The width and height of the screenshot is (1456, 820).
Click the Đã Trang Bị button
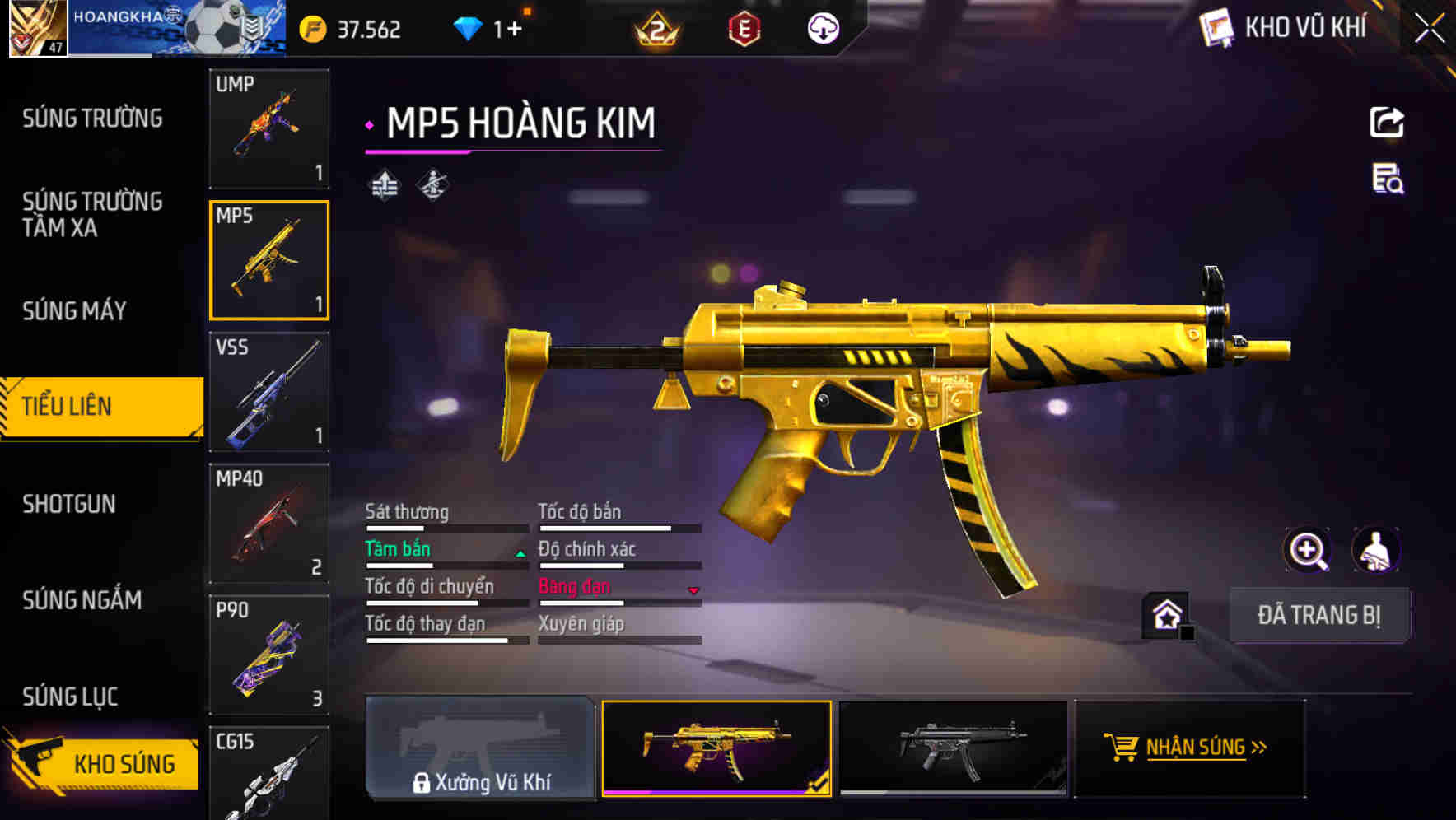click(x=1318, y=615)
